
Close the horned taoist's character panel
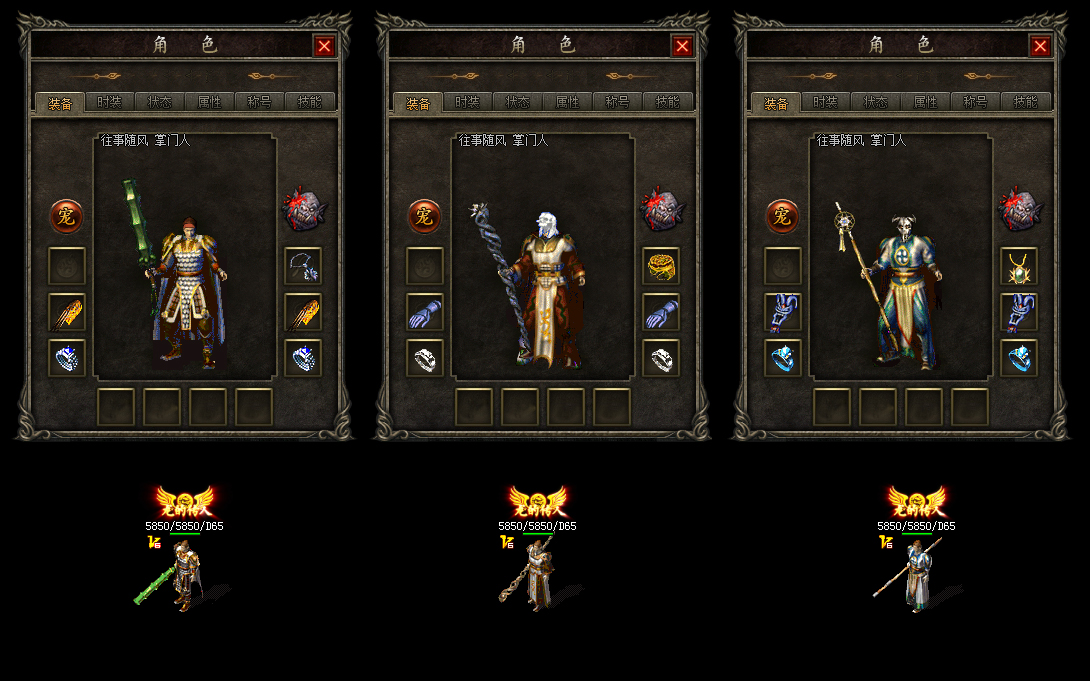point(1040,46)
